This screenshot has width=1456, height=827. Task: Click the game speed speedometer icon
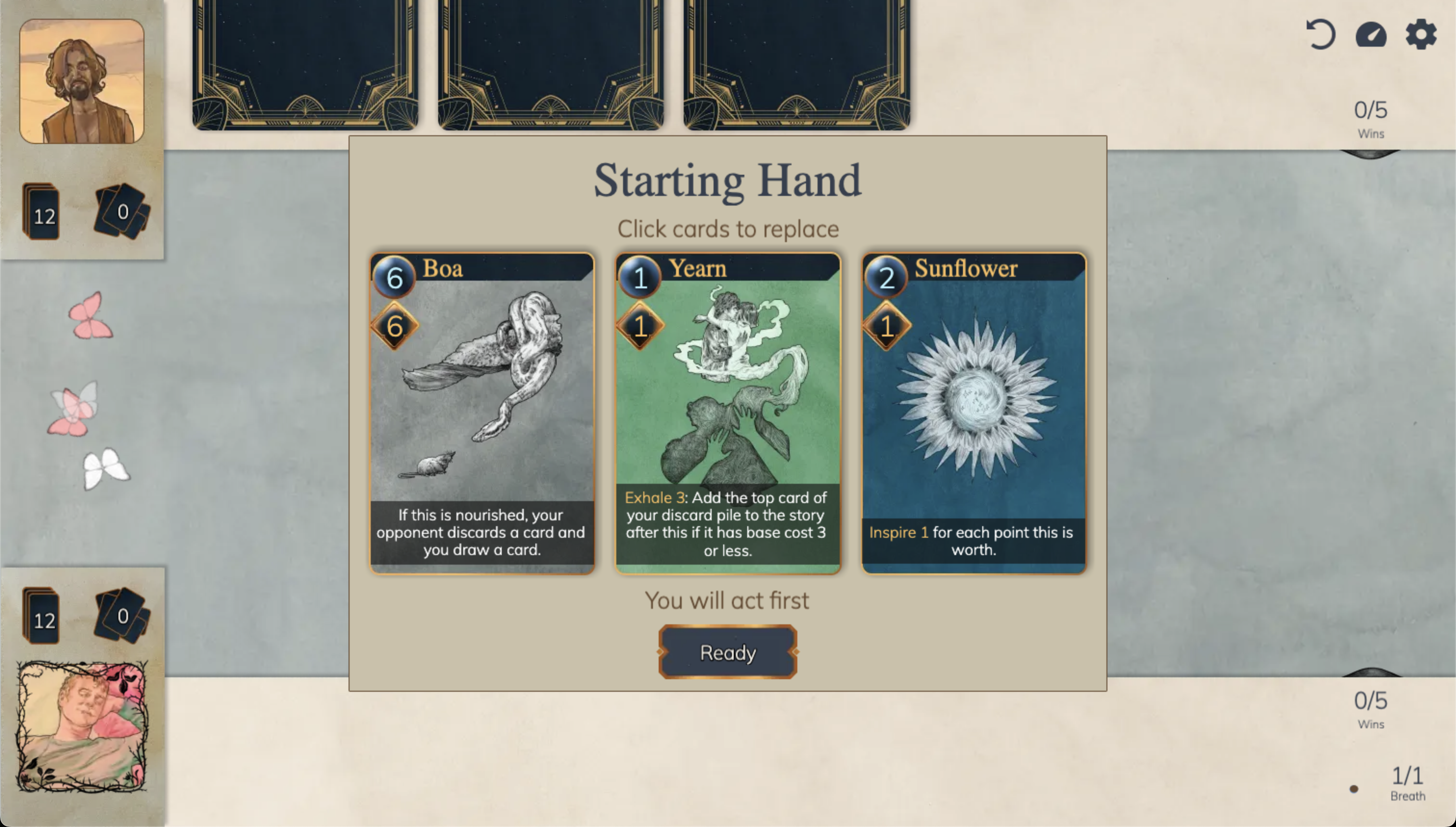[1370, 35]
